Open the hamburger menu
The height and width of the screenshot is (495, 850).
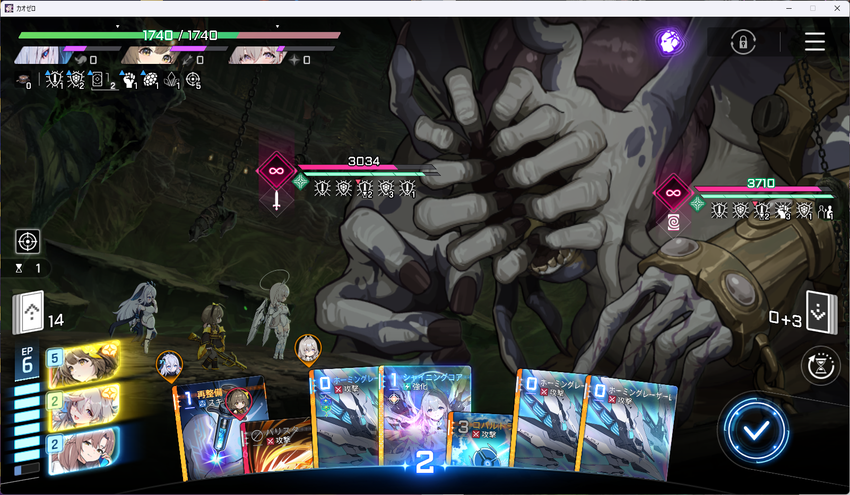tap(815, 42)
